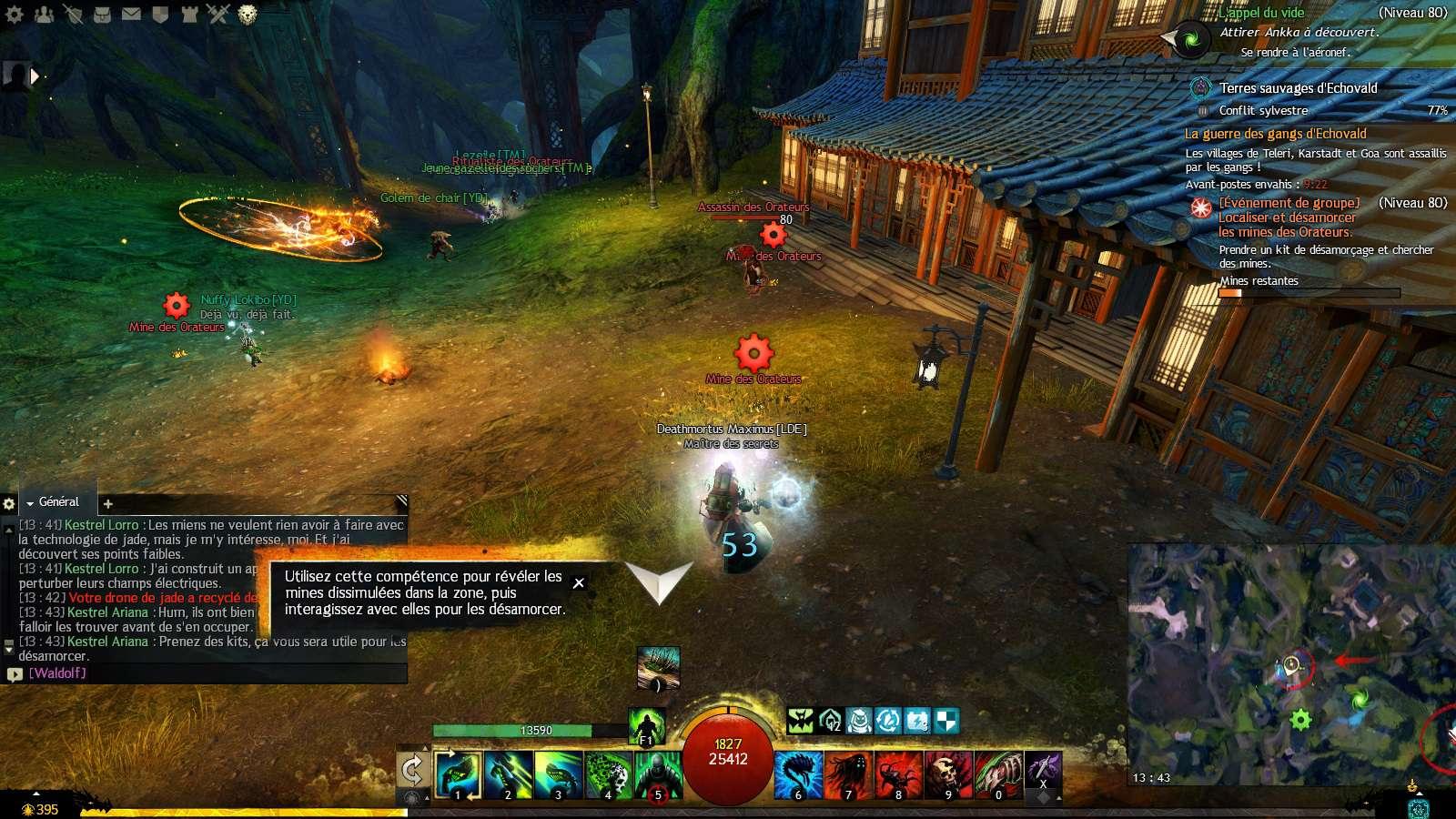
Task: Activate the mine-reveal special action skill
Action: [x=658, y=669]
